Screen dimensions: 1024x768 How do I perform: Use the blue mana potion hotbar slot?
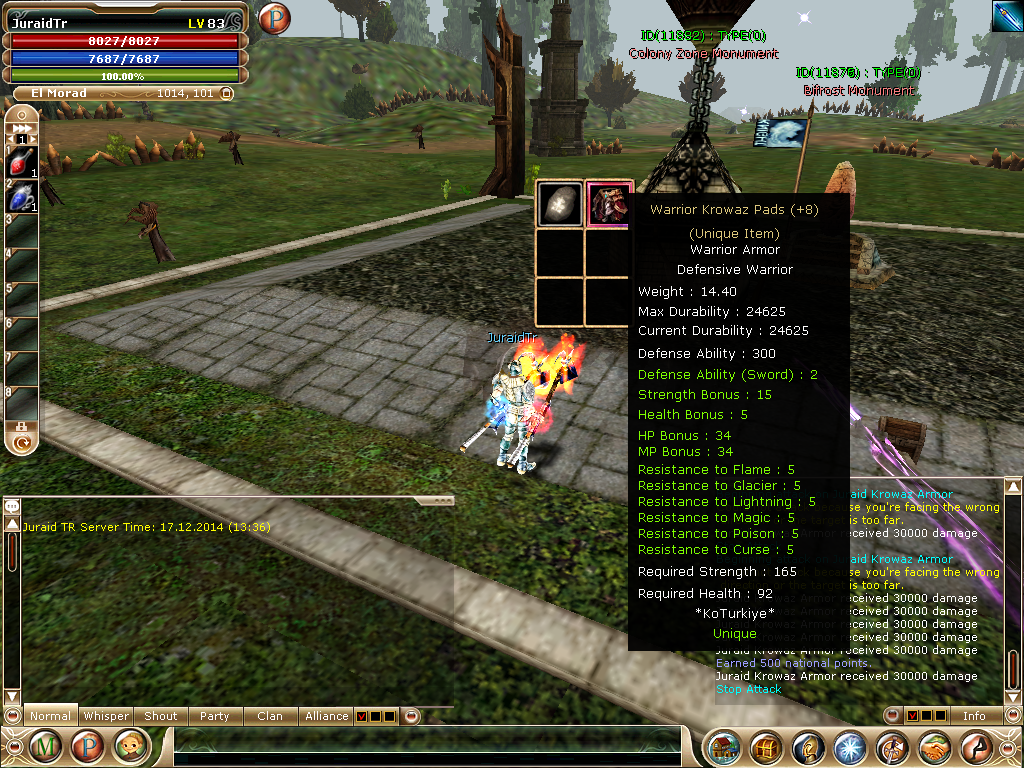pyautogui.click(x=22, y=197)
